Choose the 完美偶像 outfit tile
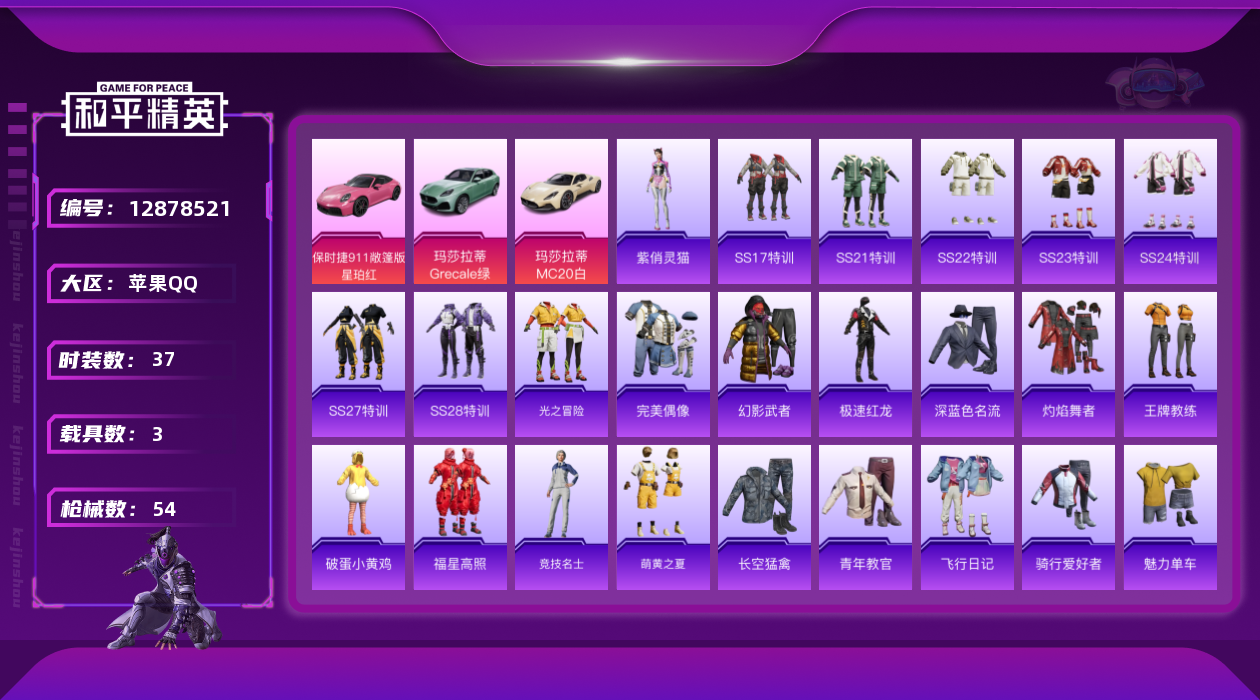The width and height of the screenshot is (1260, 700). (663, 364)
